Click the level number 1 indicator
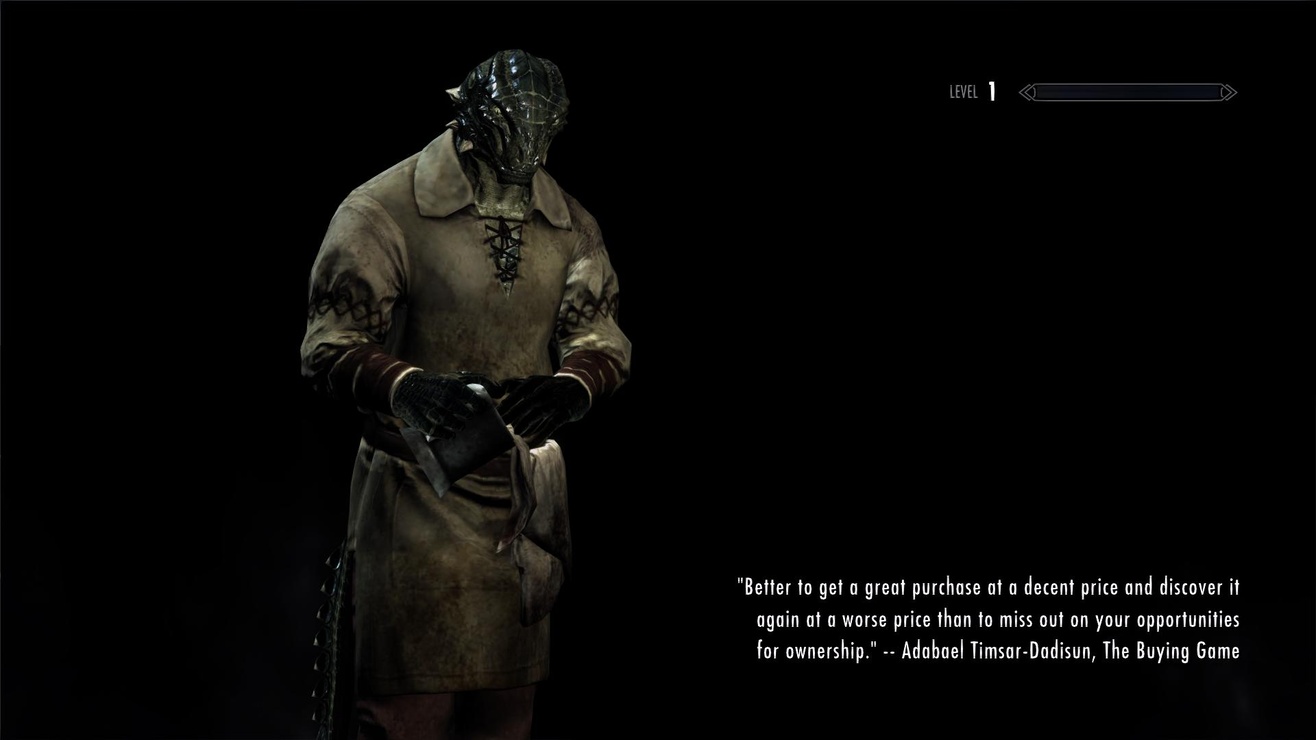Screen dimensions: 1316x740 990,91
